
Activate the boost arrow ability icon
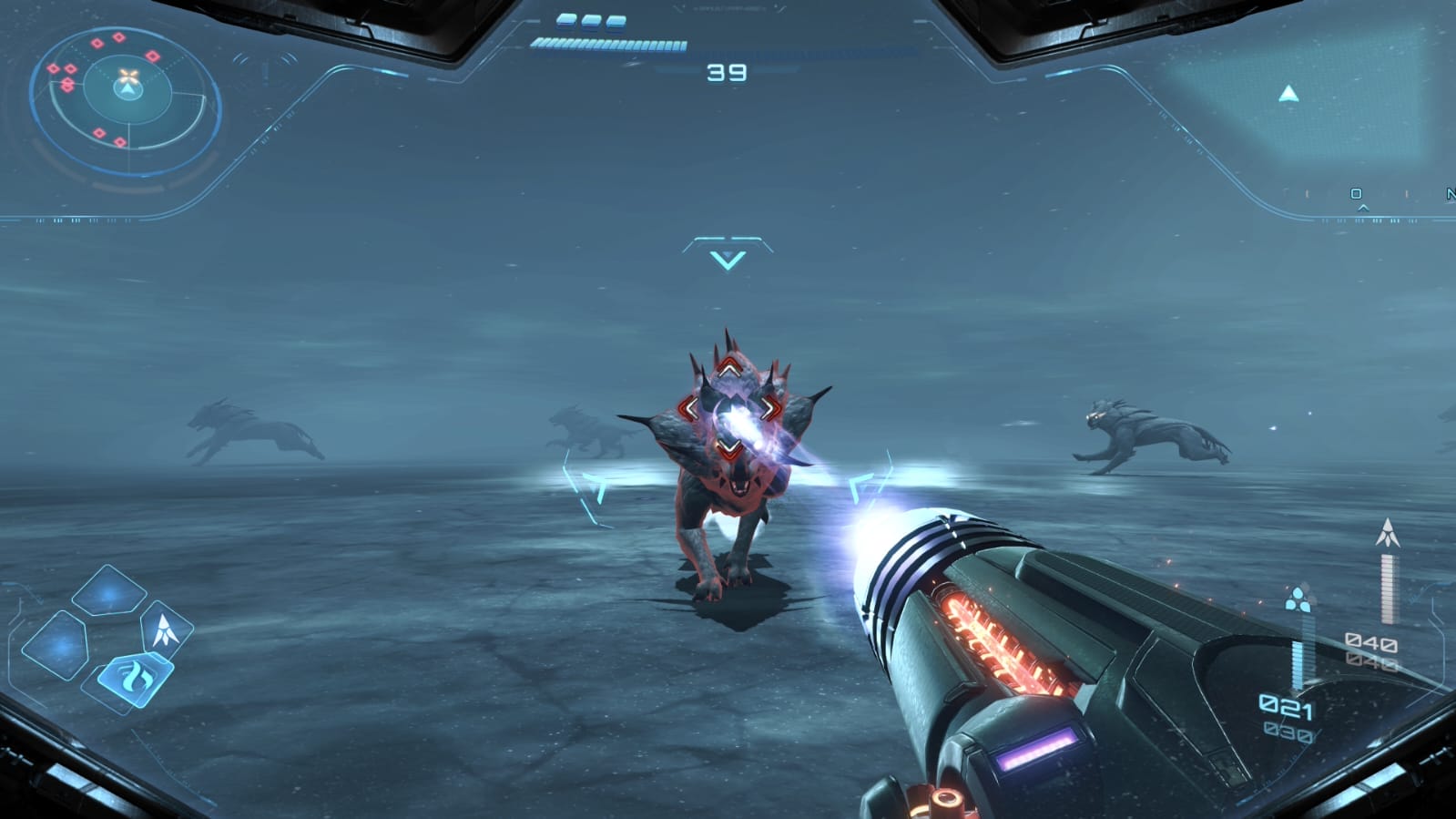[x=168, y=627]
